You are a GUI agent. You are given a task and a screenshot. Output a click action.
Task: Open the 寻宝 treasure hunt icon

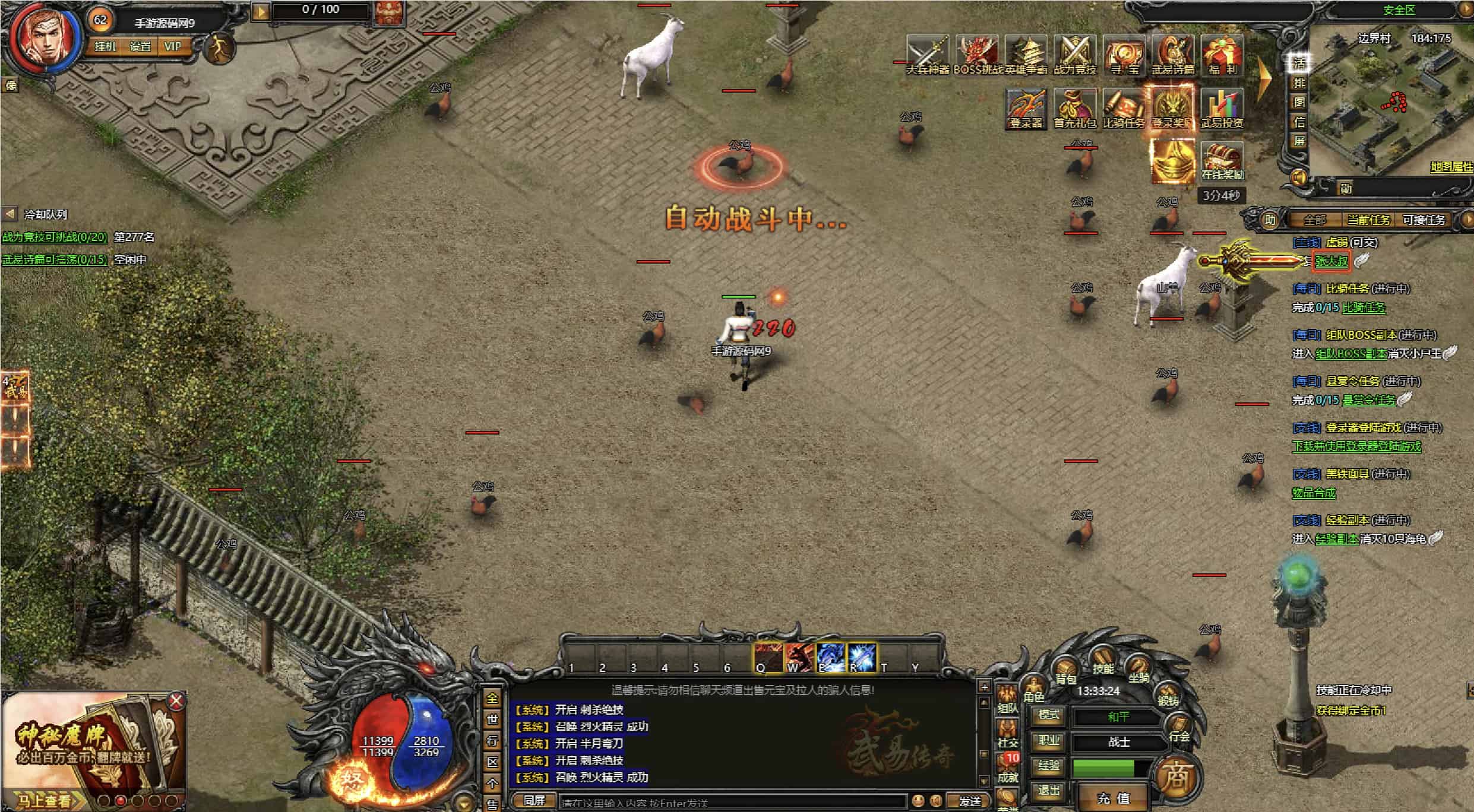[1124, 55]
